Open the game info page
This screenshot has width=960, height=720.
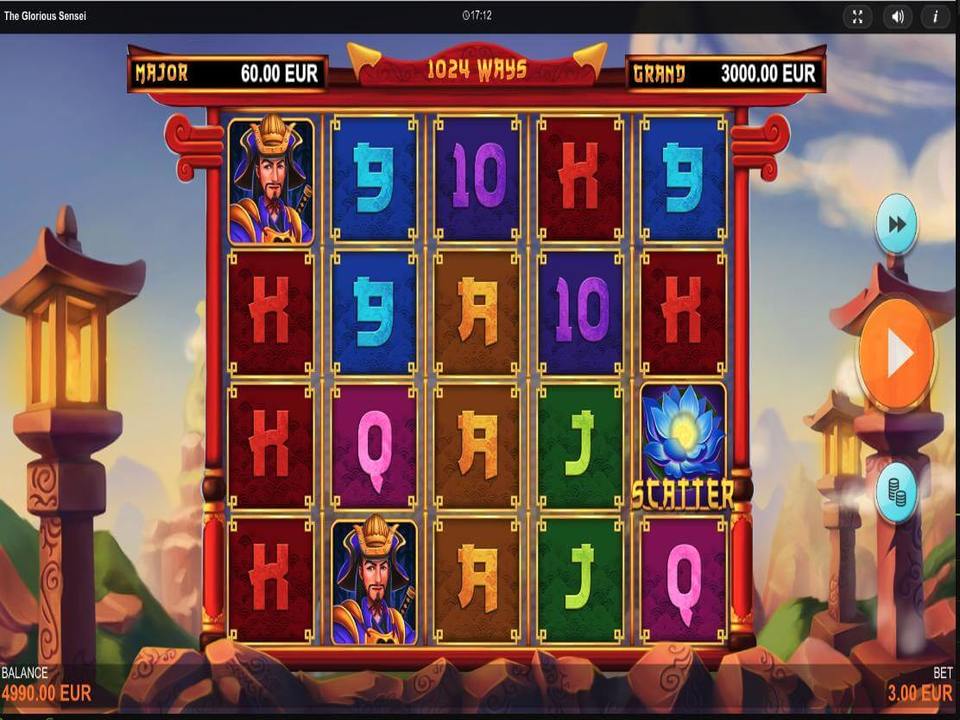coord(936,16)
